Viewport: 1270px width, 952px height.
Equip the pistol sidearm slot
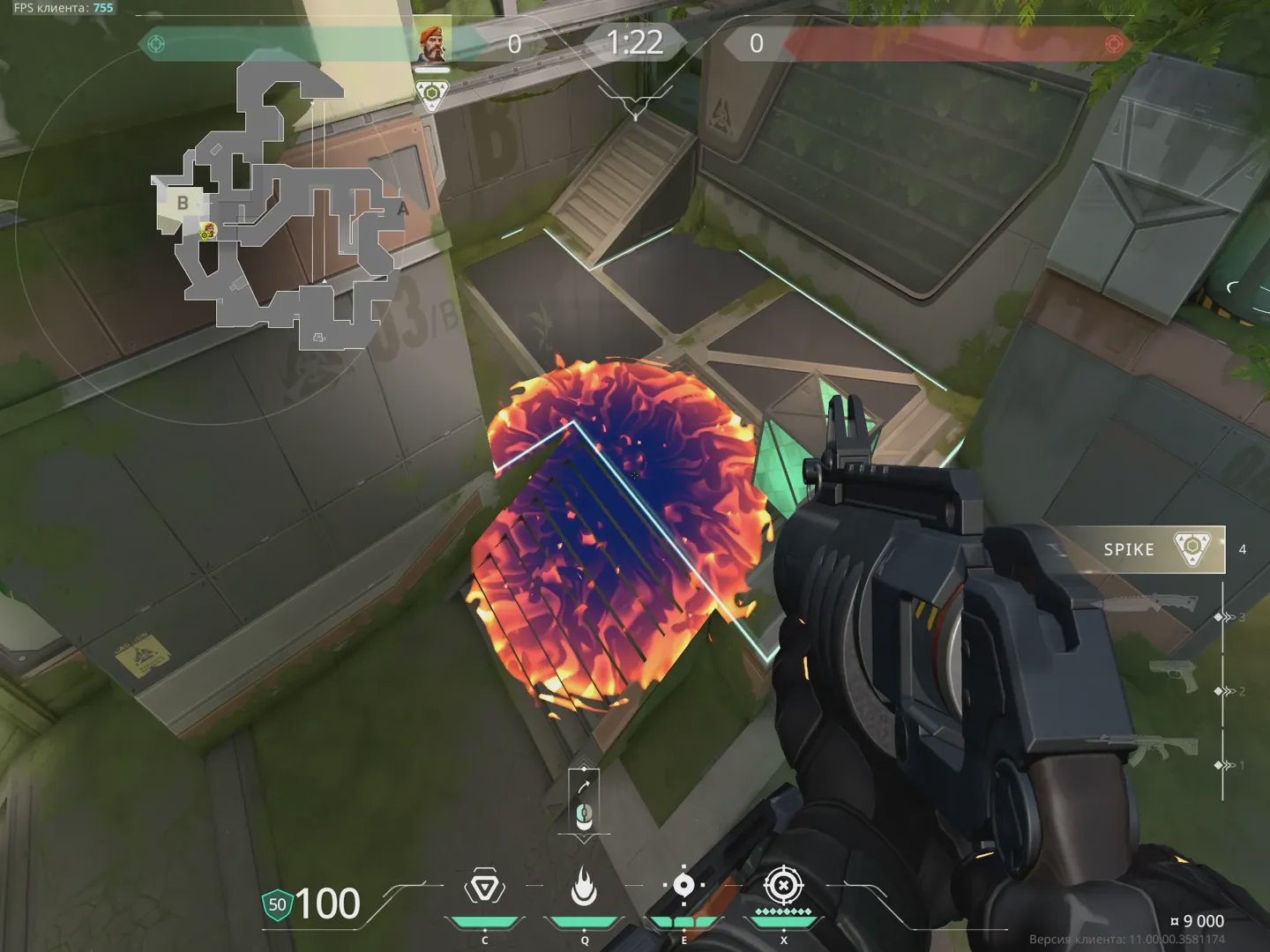coord(1173,676)
